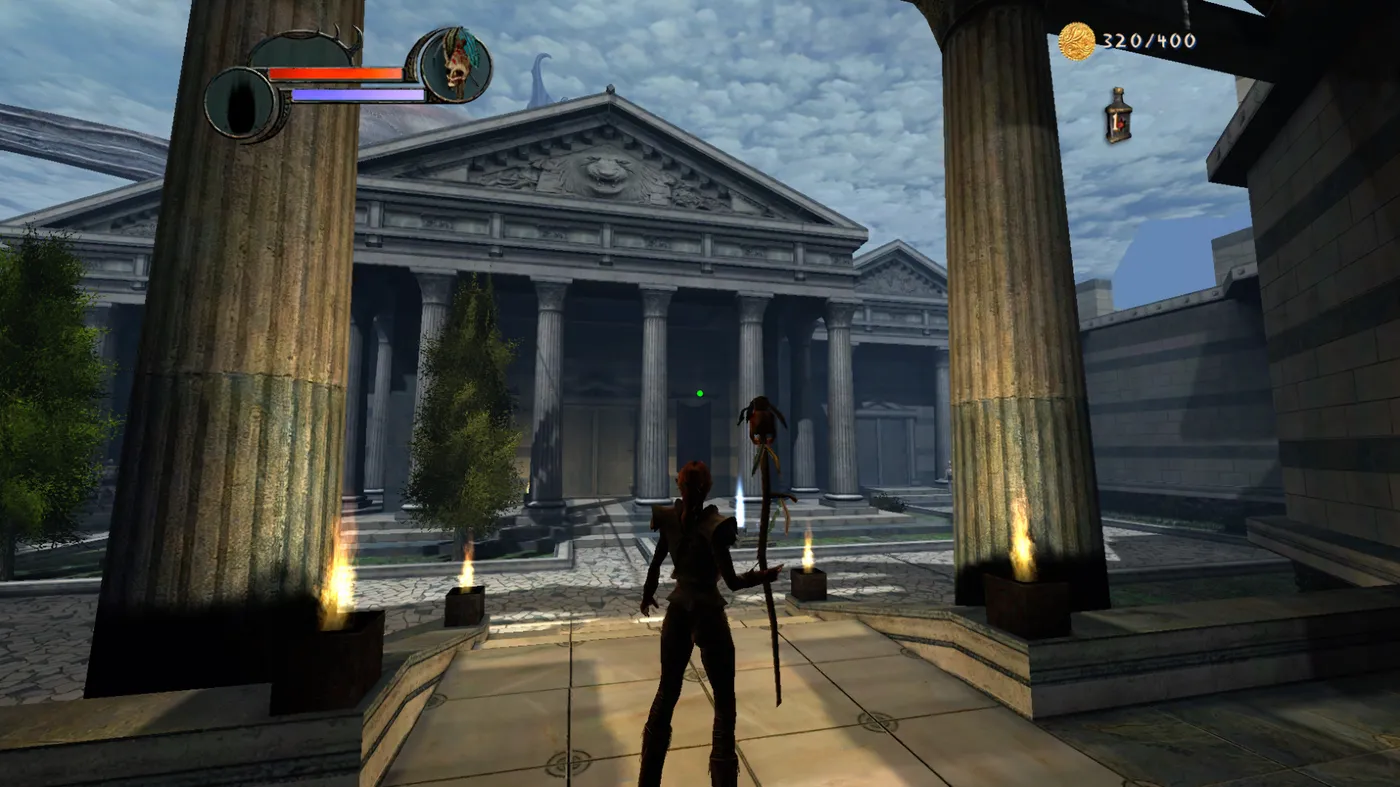Image resolution: width=1400 pixels, height=787 pixels.
Task: Click the gold coin icon
Action: 1077,41
